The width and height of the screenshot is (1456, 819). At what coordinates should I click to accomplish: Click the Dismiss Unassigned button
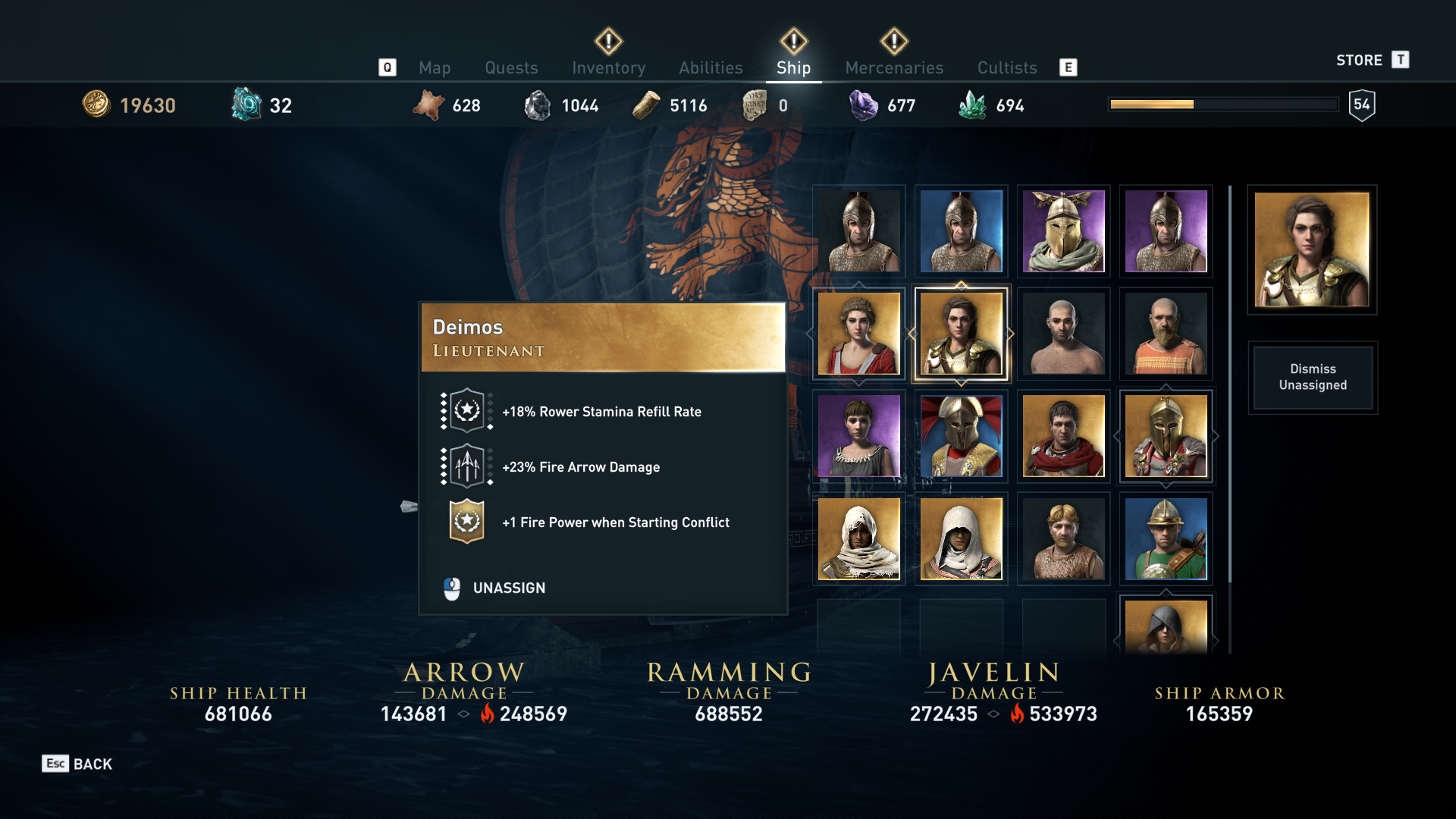coord(1313,377)
